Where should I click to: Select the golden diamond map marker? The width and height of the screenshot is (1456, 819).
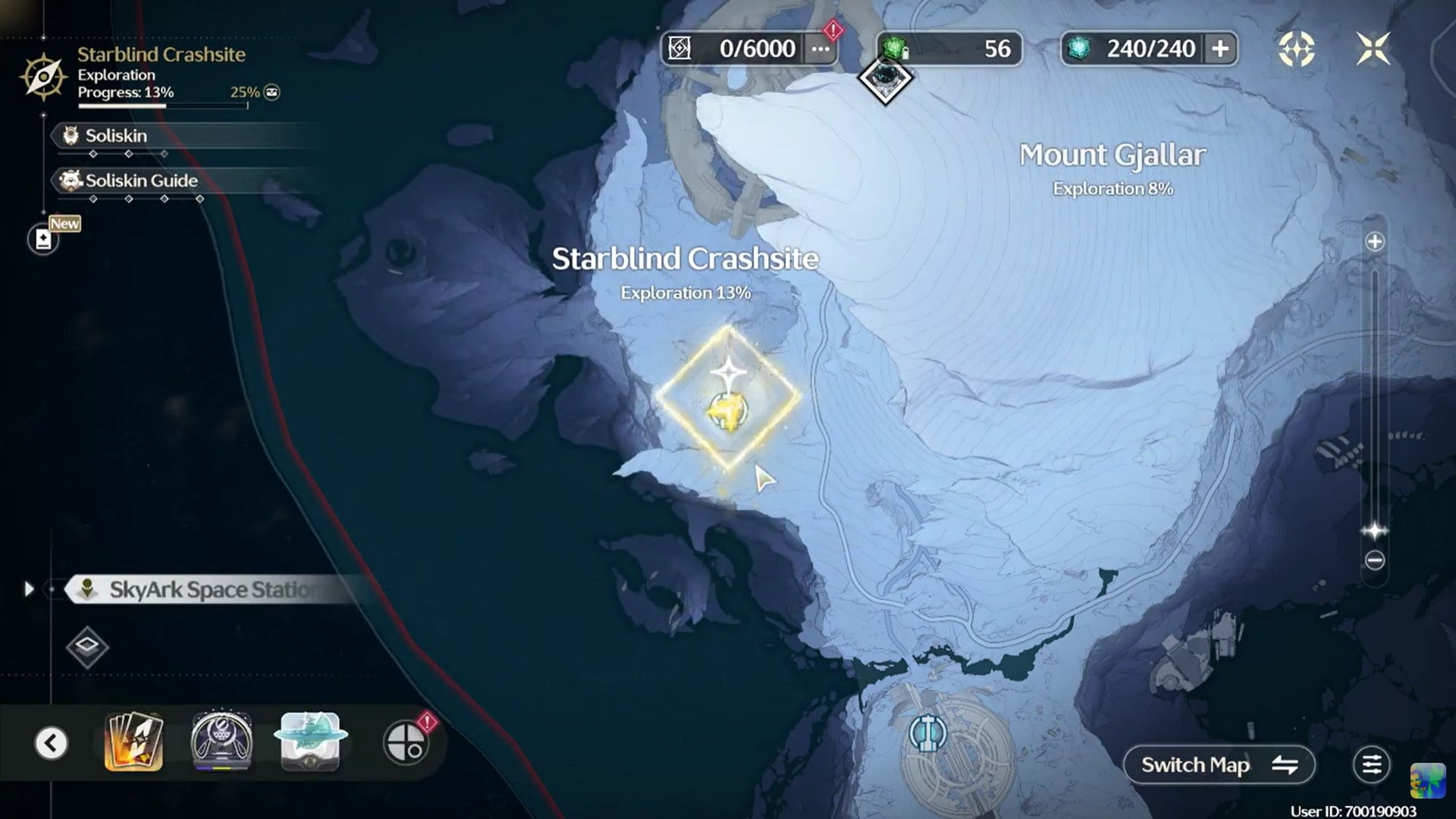728,398
